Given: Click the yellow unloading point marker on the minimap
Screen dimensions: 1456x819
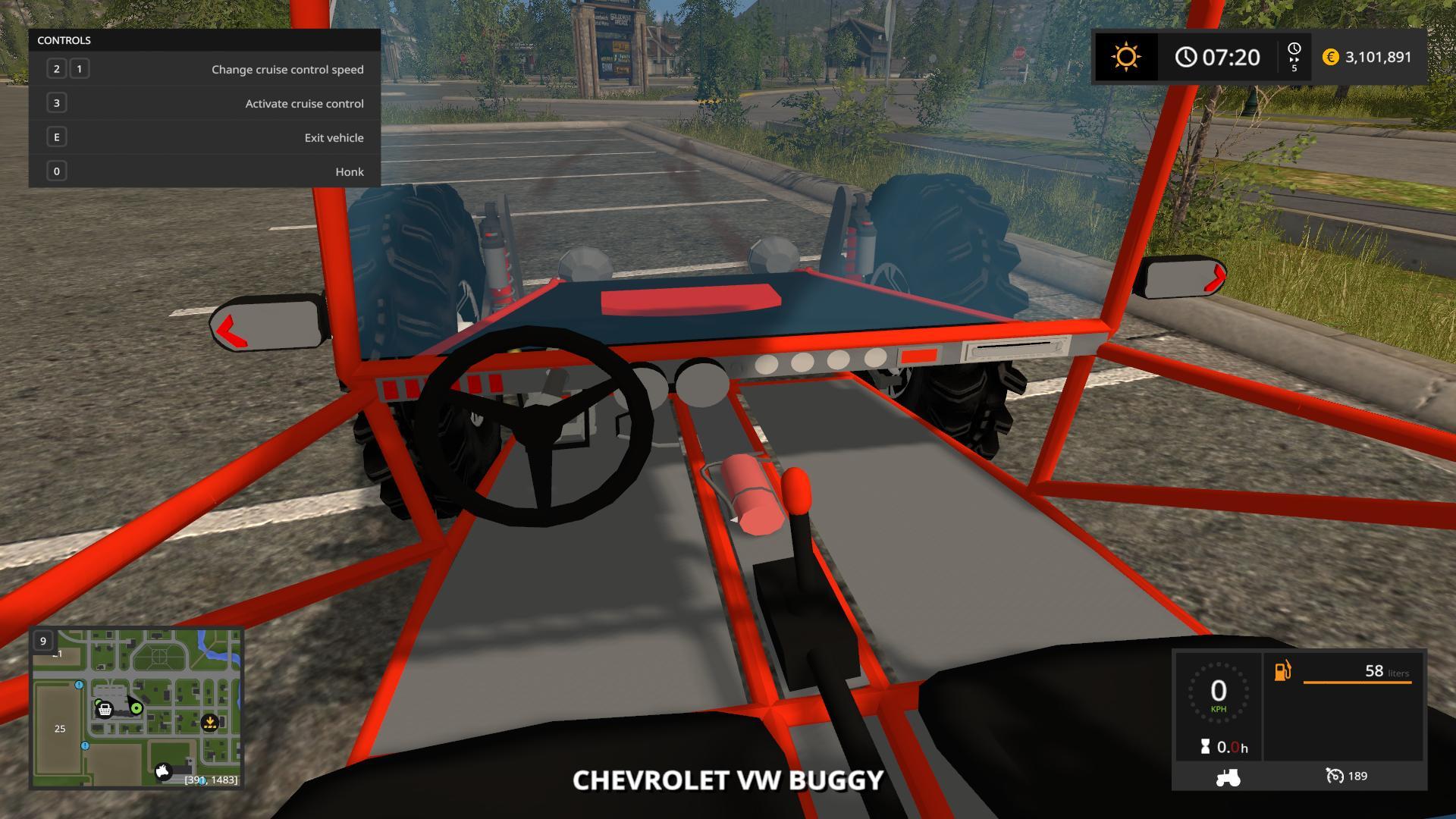Looking at the screenshot, I should pos(210,723).
